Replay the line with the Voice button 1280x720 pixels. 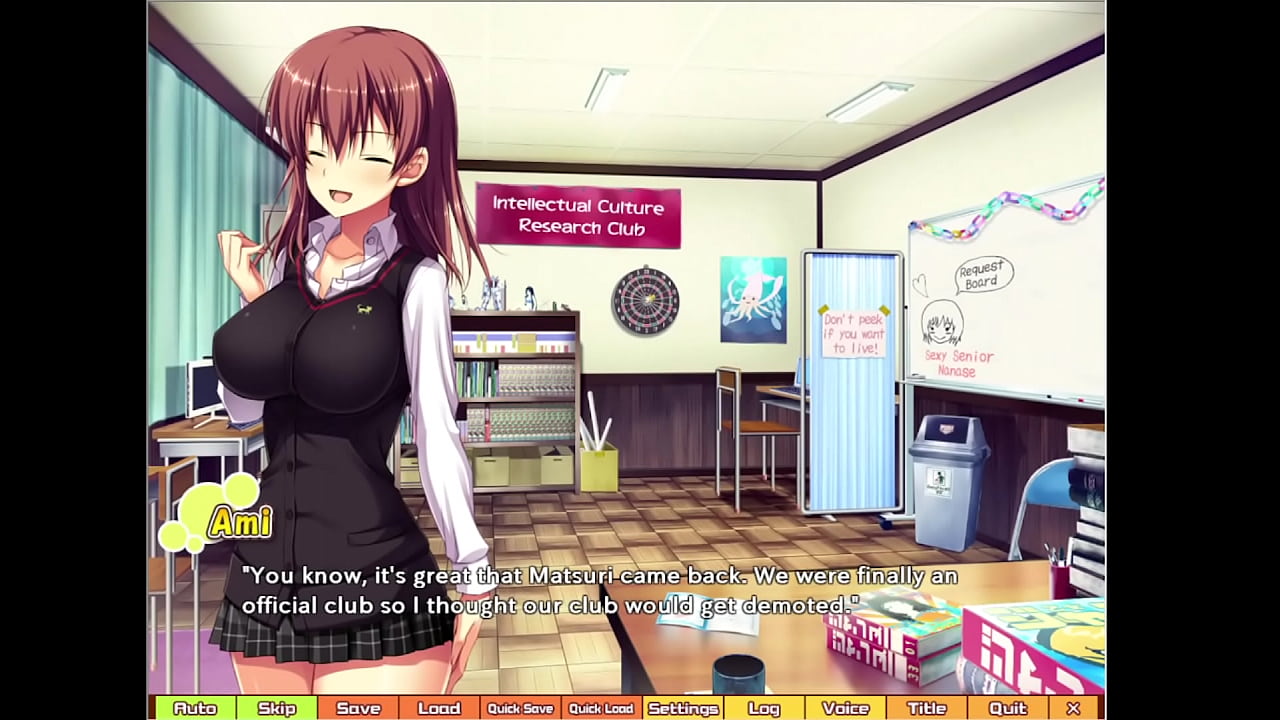[x=845, y=708]
